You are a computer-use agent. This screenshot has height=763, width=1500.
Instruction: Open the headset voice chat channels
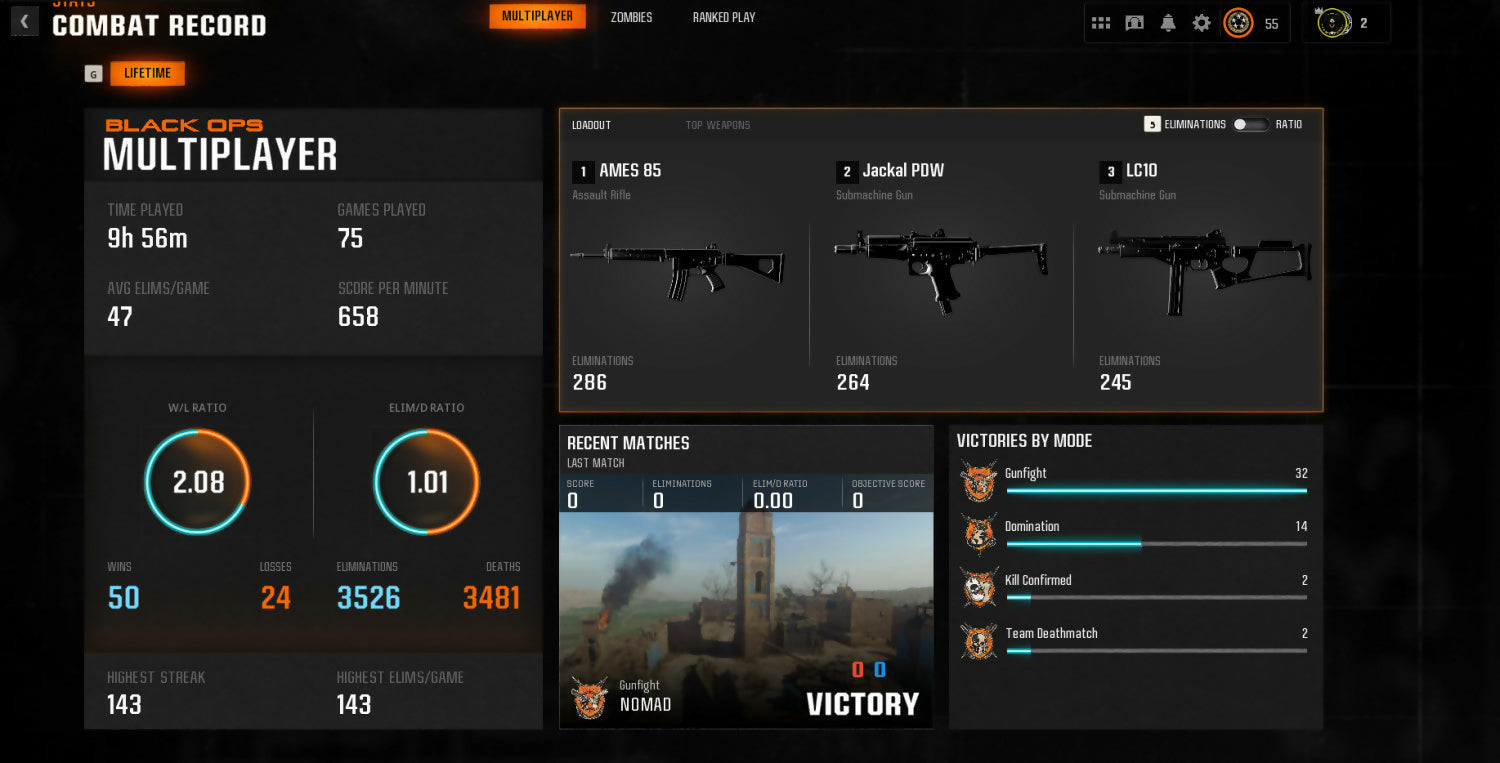pyautogui.click(x=1134, y=23)
